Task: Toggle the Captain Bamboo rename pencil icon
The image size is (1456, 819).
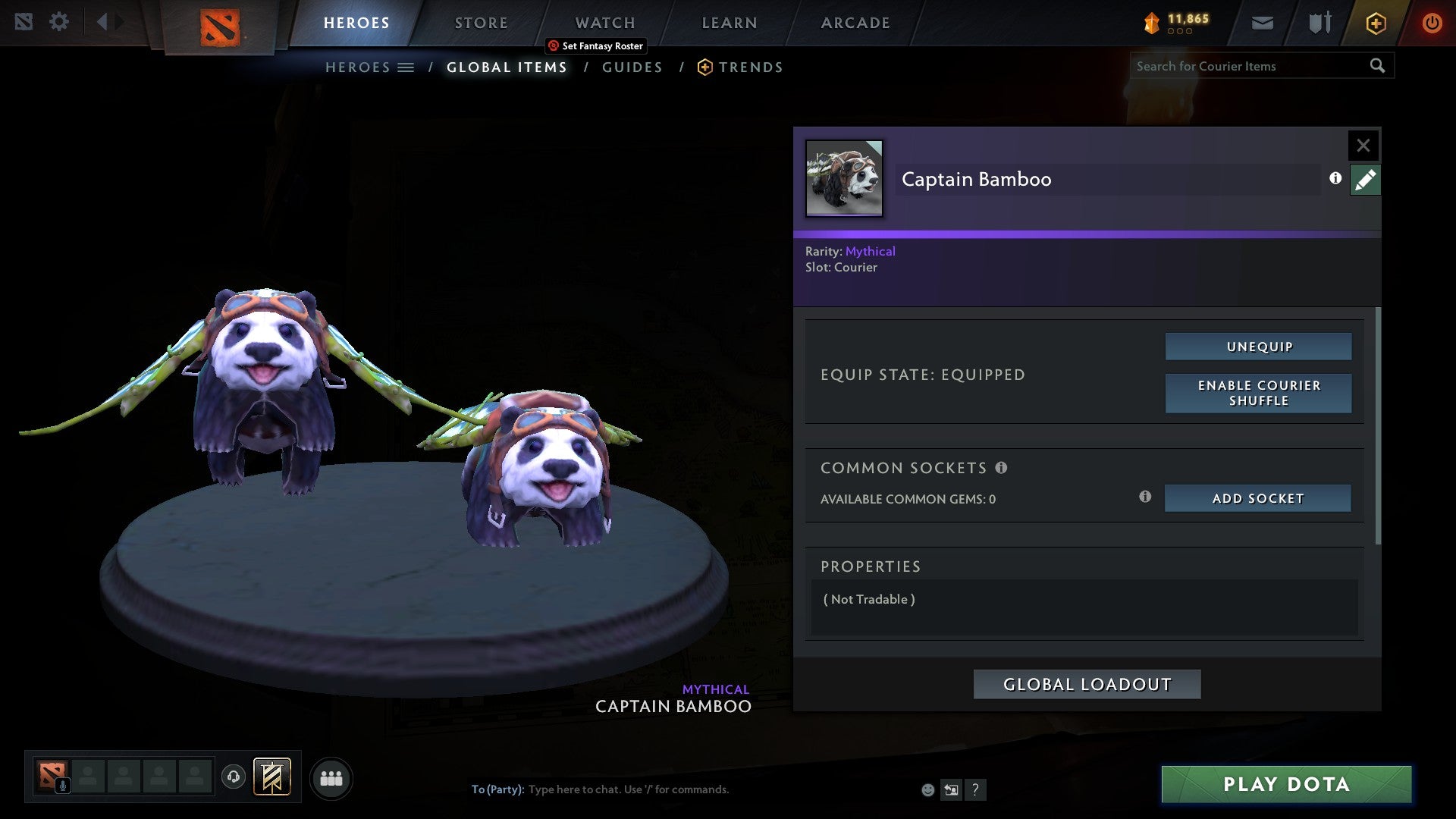Action: point(1365,179)
